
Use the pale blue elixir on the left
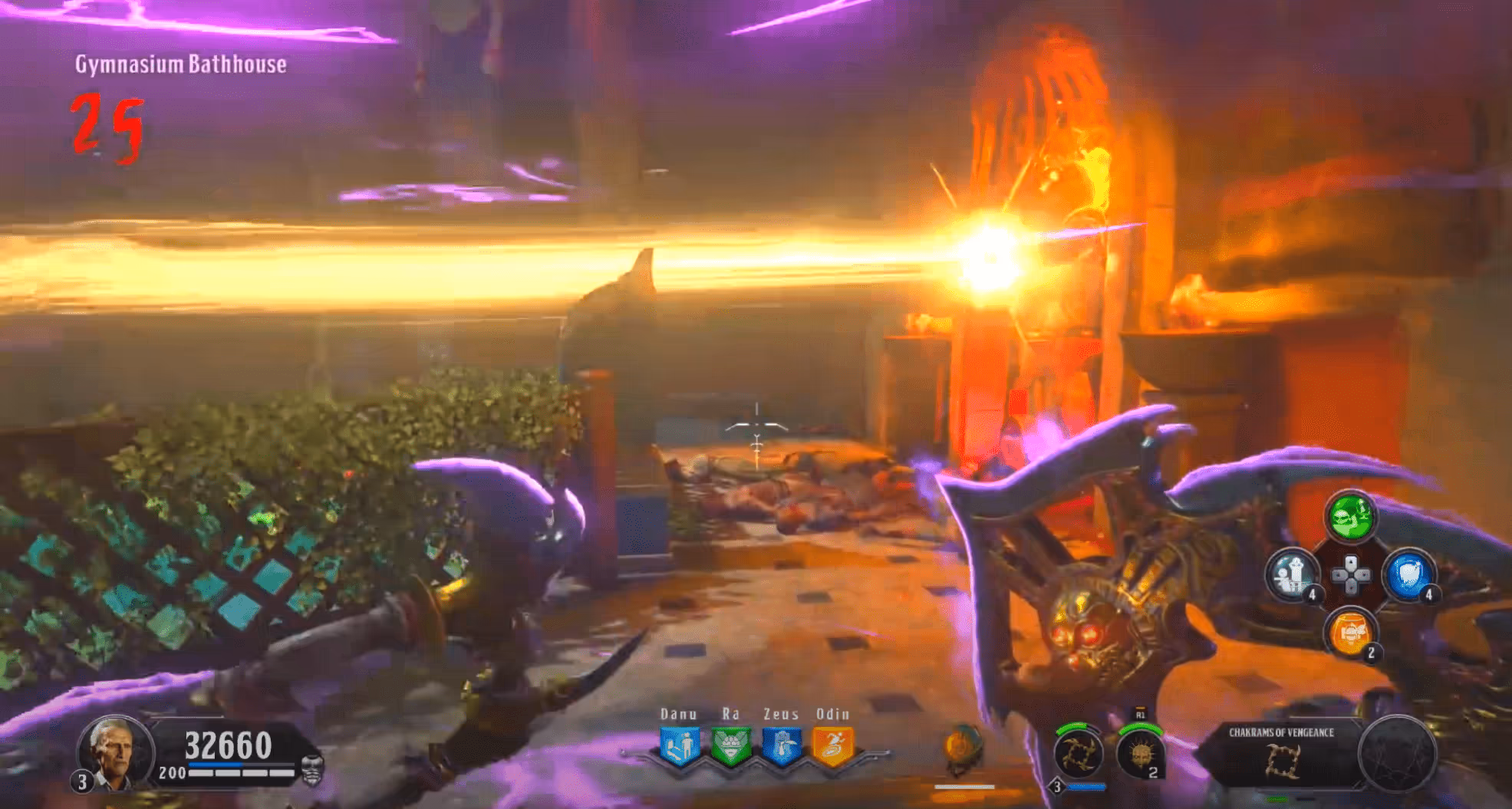pos(1293,575)
